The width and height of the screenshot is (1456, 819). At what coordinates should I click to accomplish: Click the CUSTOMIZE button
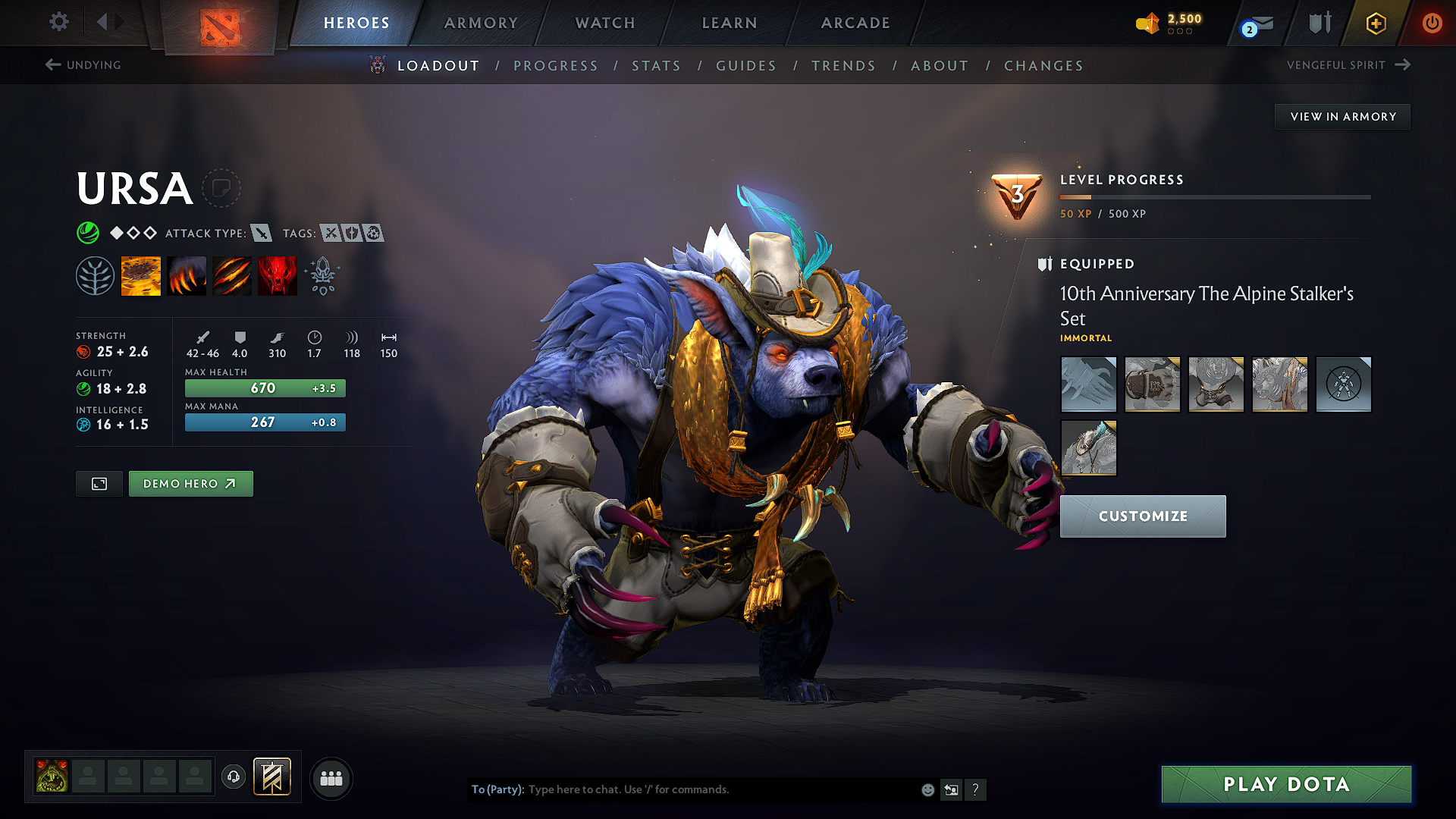coord(1142,516)
